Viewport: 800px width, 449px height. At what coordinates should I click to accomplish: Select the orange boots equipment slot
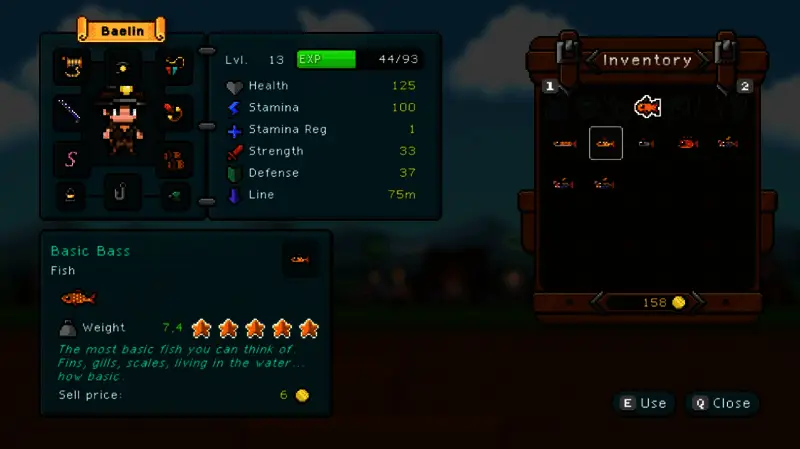(177, 158)
